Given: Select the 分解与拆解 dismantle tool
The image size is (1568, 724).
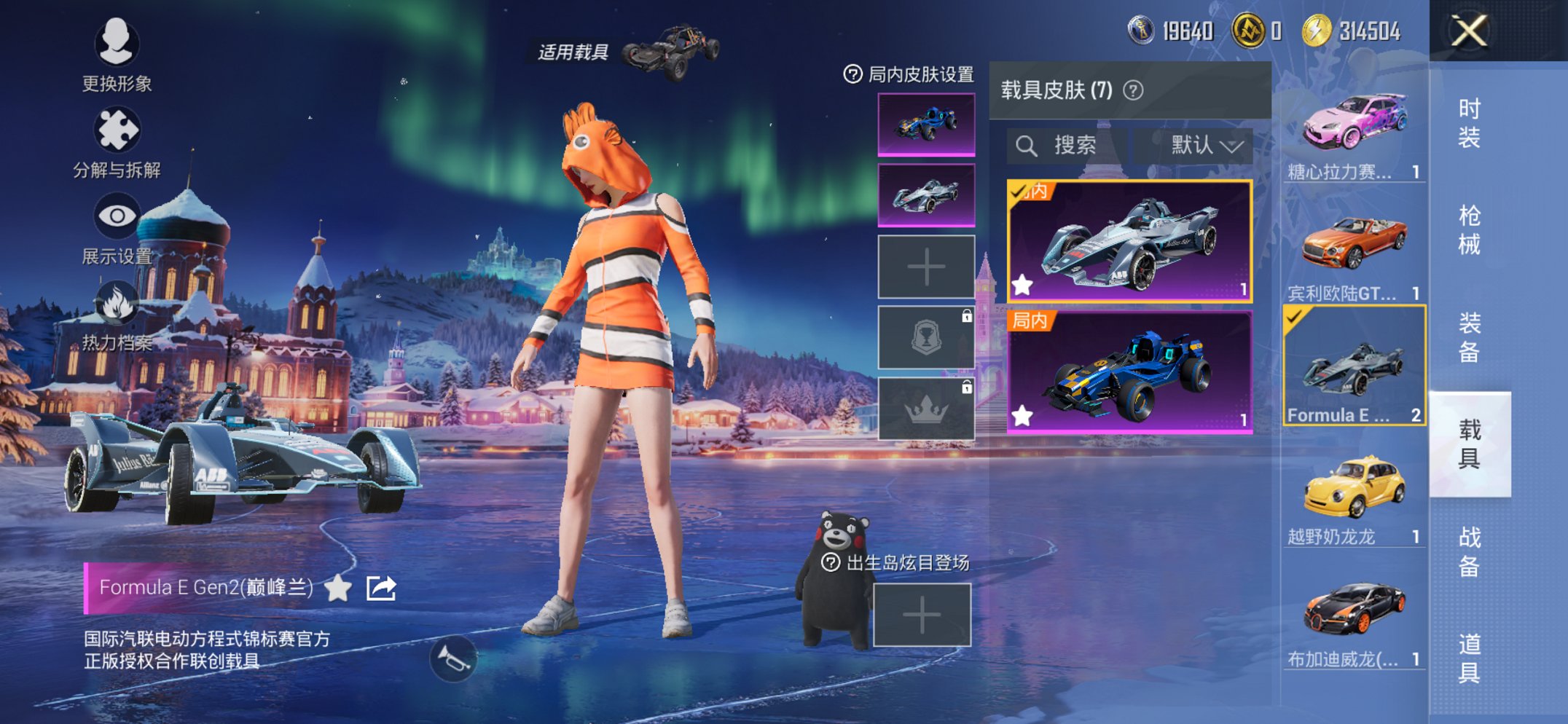Looking at the screenshot, I should [118, 129].
